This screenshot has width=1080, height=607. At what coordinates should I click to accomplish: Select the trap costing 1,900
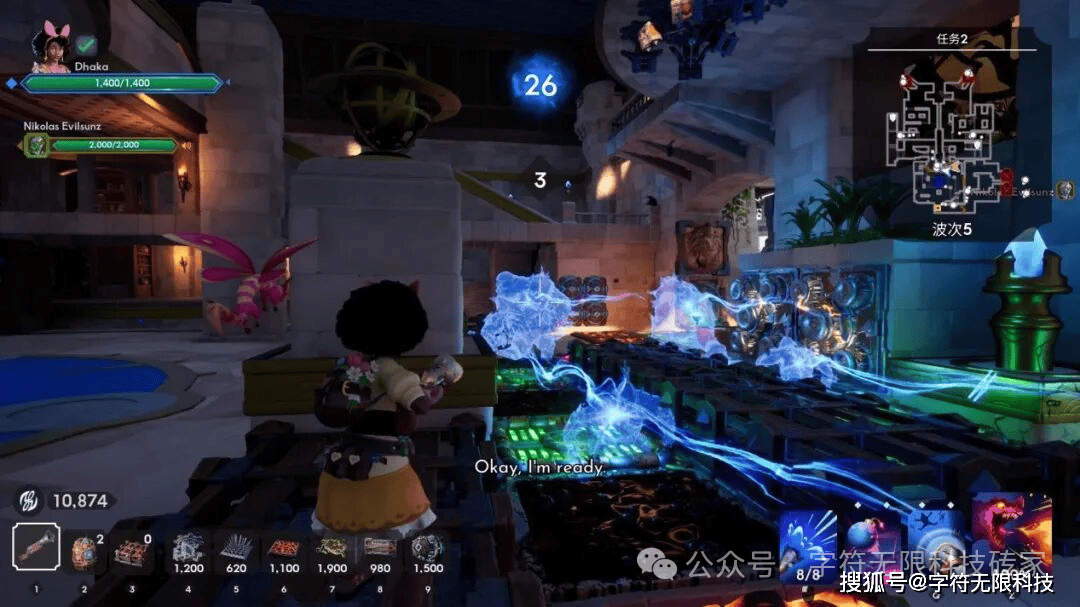(x=332, y=548)
